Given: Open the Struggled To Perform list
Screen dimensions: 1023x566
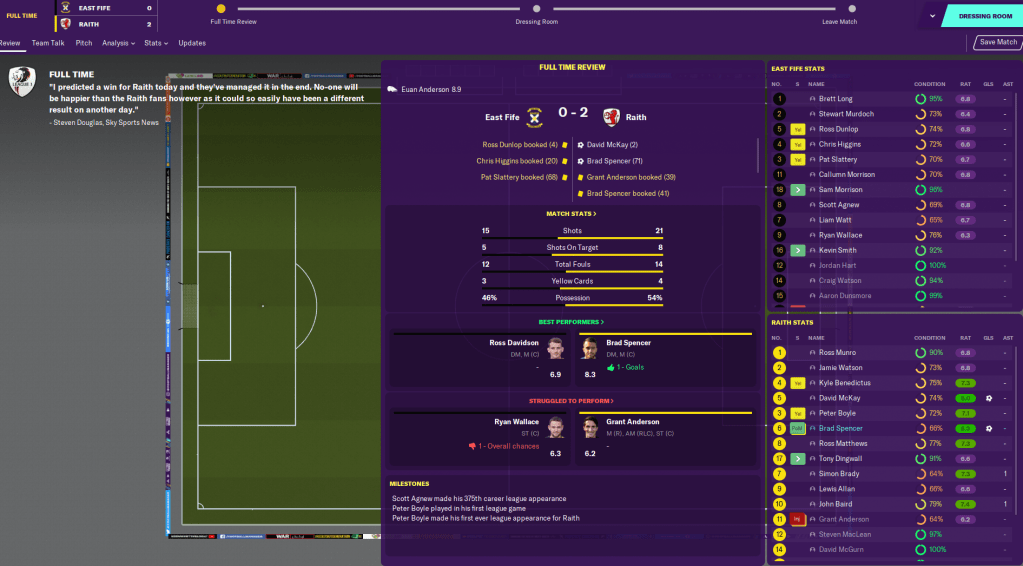Looking at the screenshot, I should coord(571,398).
